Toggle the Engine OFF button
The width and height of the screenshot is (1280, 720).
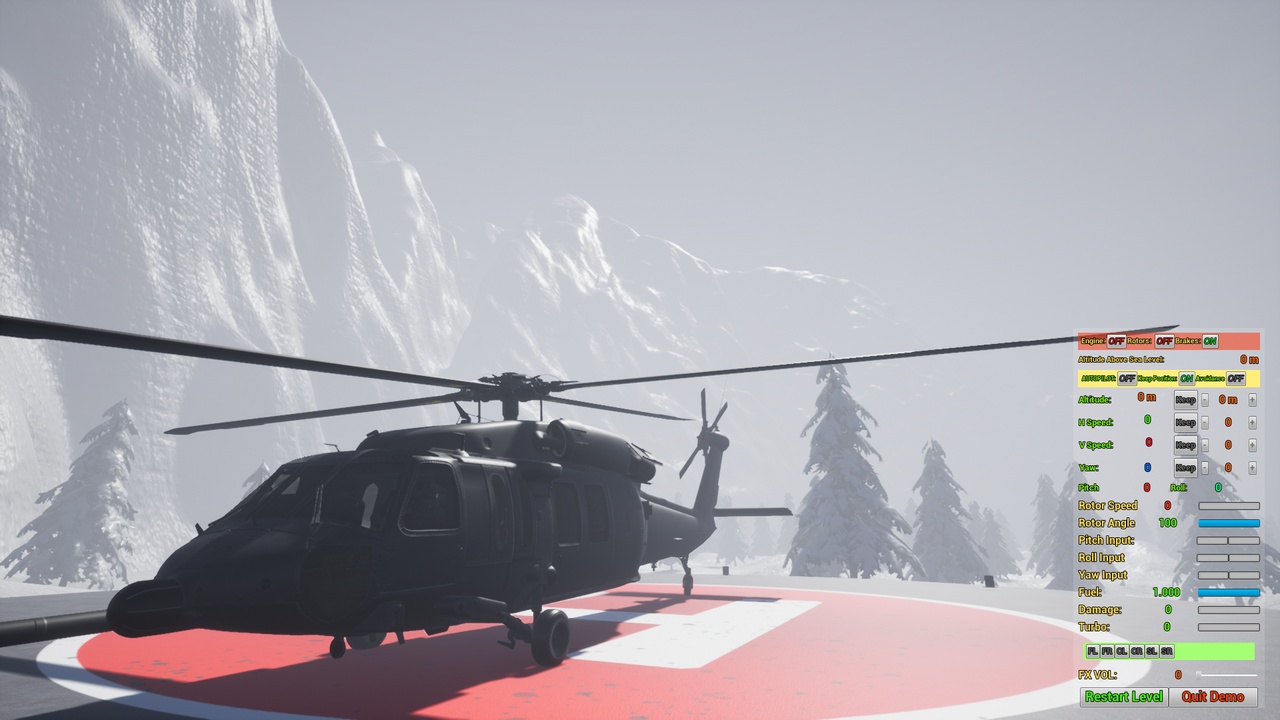pos(1116,341)
